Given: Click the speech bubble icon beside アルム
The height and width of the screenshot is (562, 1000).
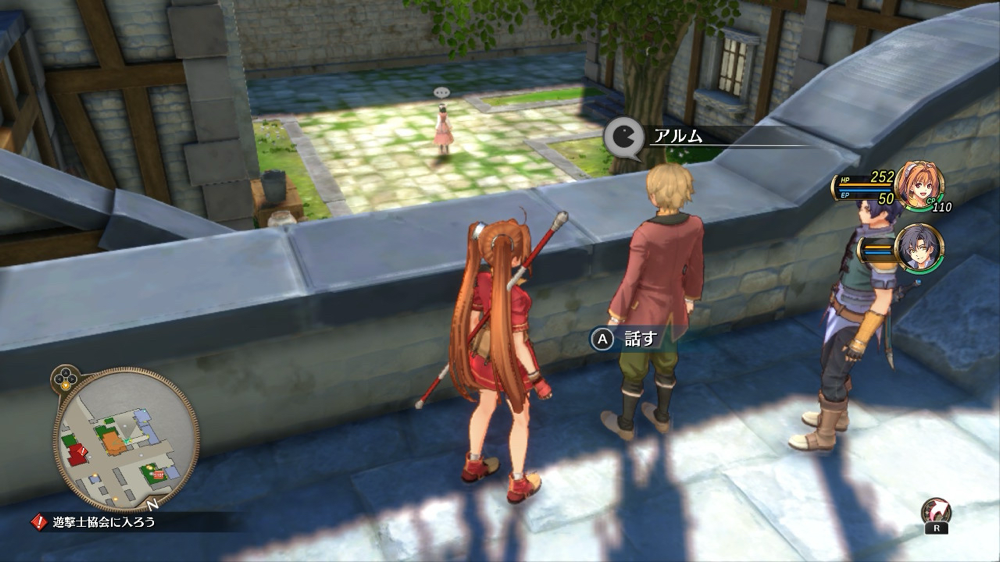Looking at the screenshot, I should (x=622, y=137).
